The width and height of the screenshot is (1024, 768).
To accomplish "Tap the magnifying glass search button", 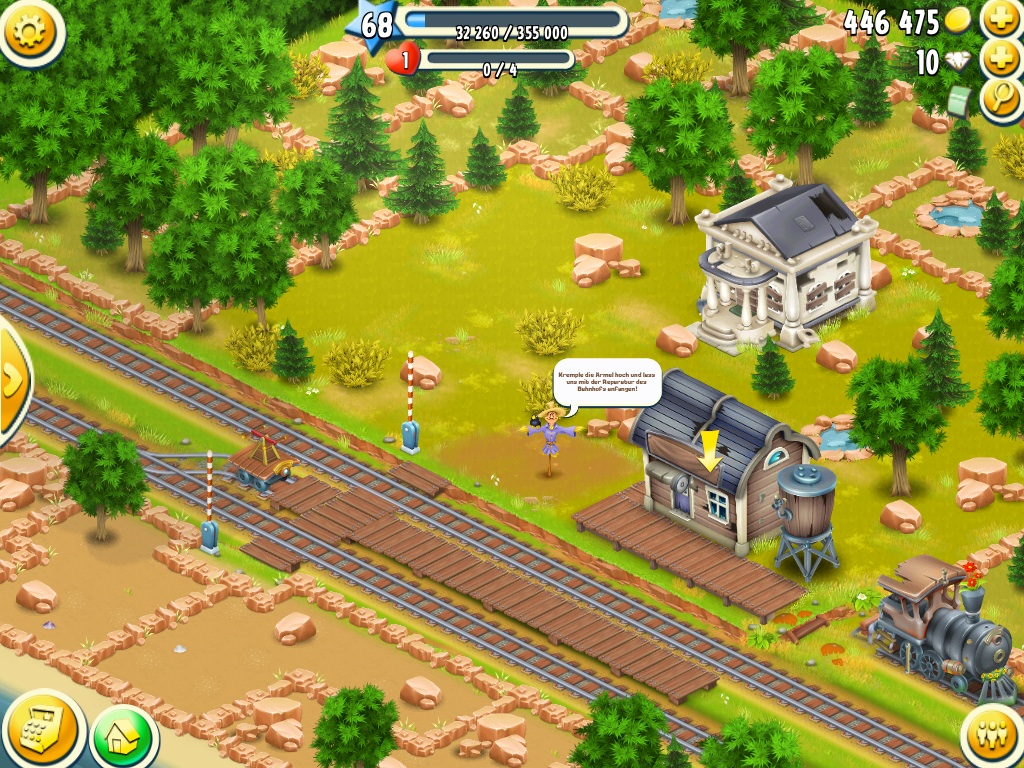I will pos(1001,100).
